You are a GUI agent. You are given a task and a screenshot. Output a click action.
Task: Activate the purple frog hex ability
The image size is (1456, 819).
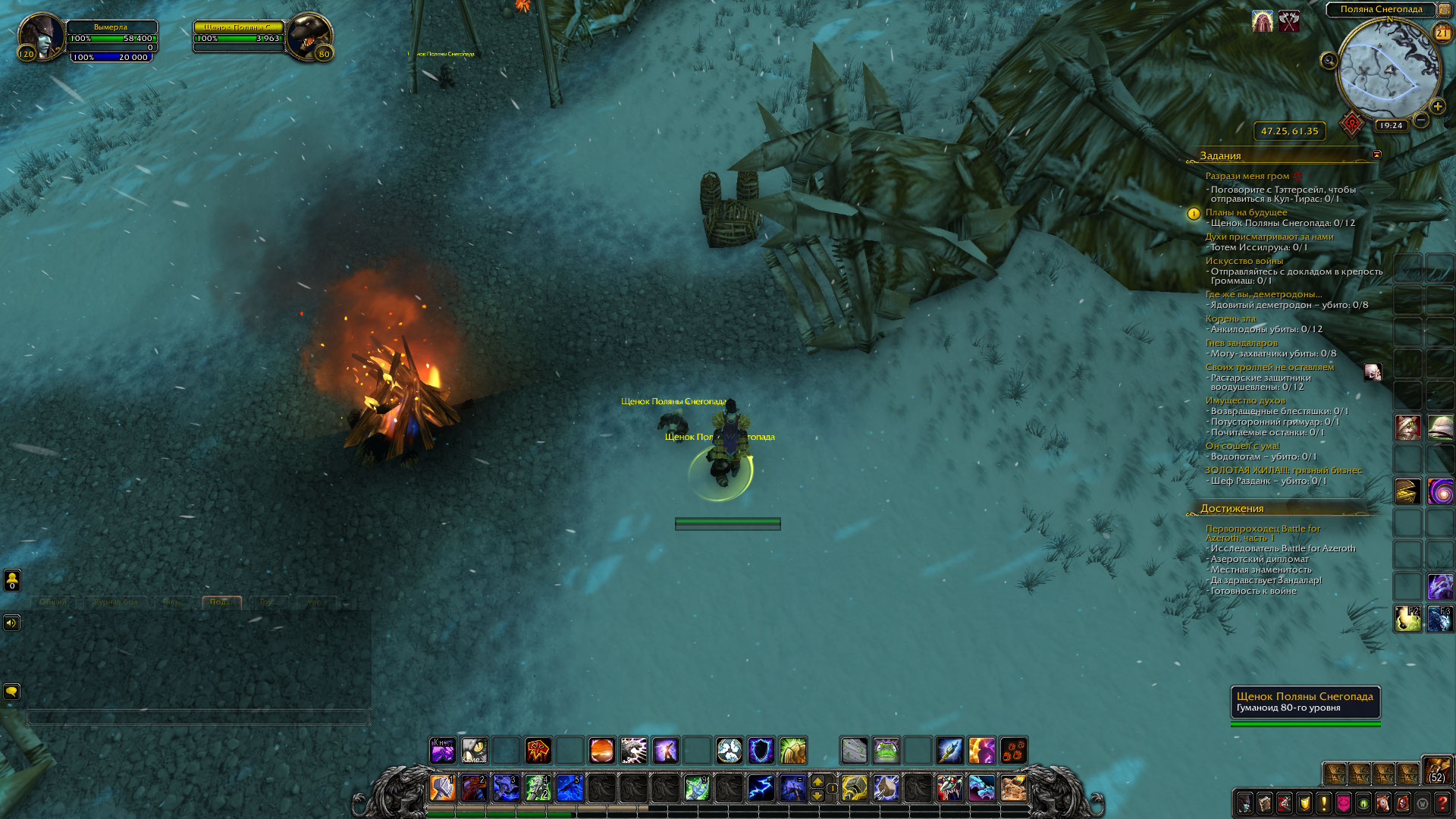pyautogui.click(x=886, y=751)
